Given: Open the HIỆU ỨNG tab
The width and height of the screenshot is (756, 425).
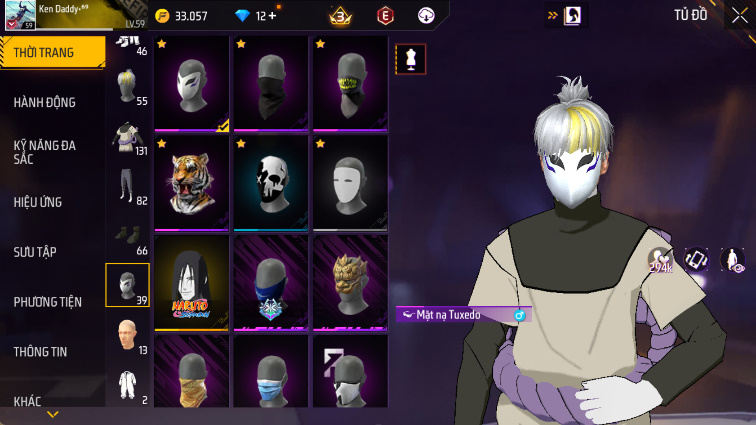Looking at the screenshot, I should [x=38, y=202].
